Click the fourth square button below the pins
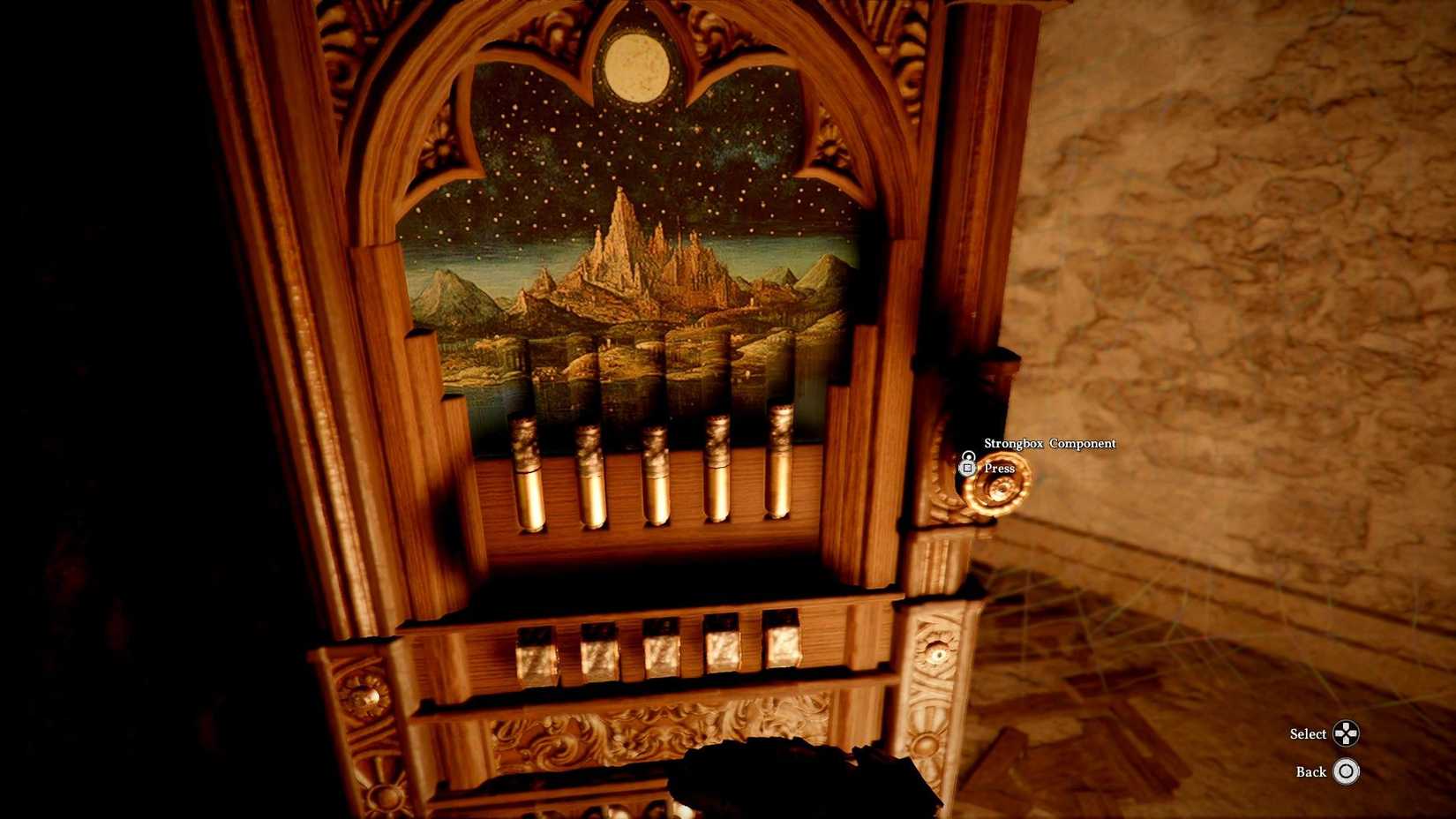Image resolution: width=1456 pixels, height=819 pixels. click(x=721, y=642)
